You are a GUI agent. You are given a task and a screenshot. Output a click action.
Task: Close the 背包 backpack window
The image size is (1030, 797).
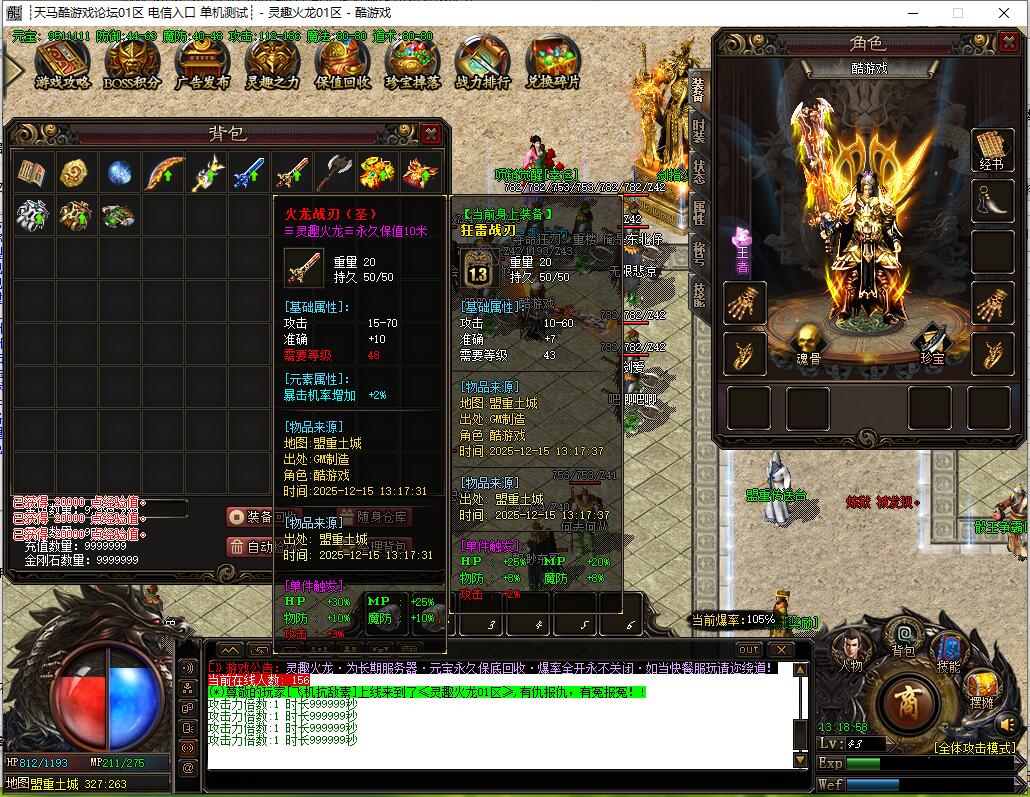(x=430, y=133)
